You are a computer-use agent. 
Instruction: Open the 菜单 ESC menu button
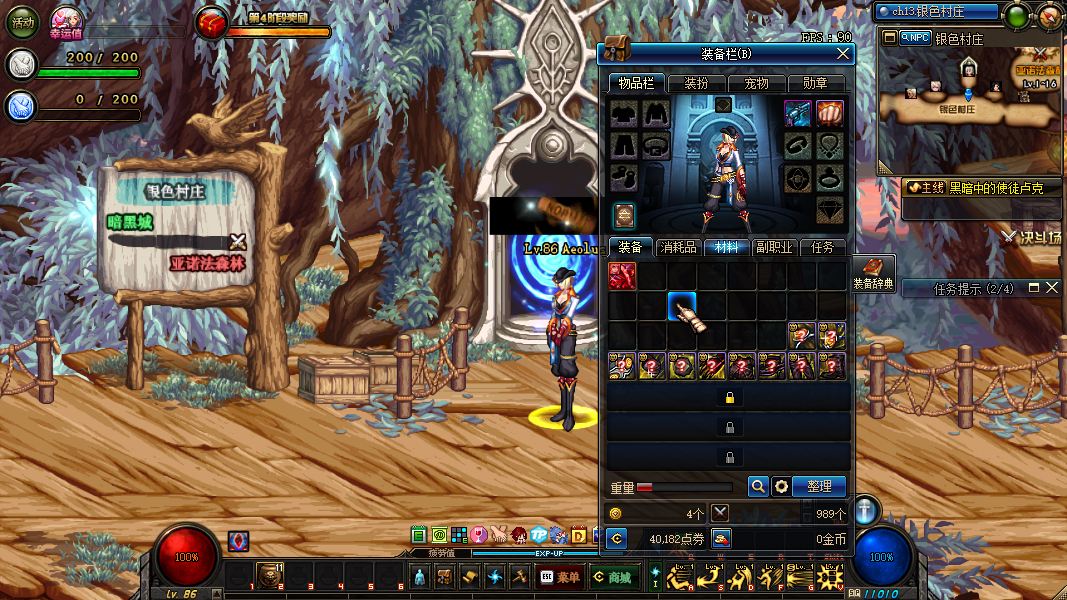pos(559,576)
